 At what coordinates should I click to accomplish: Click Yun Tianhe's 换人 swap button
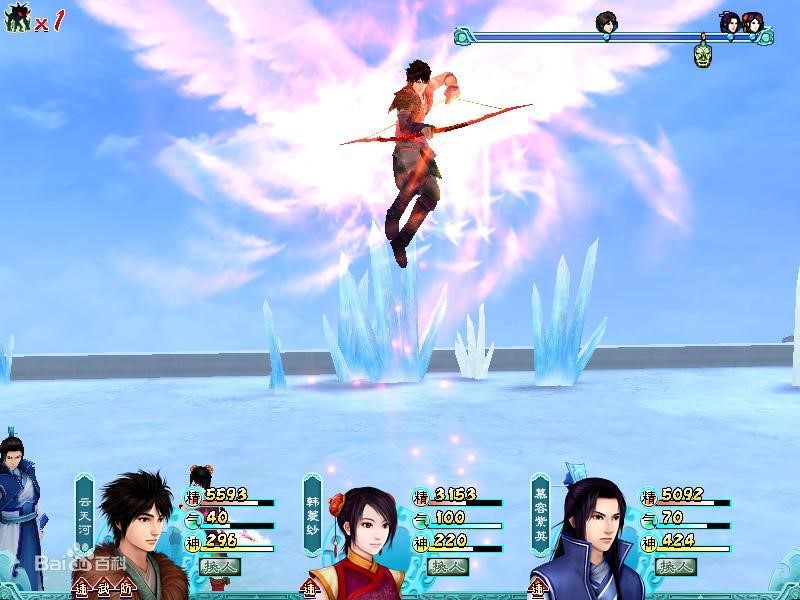(x=221, y=566)
